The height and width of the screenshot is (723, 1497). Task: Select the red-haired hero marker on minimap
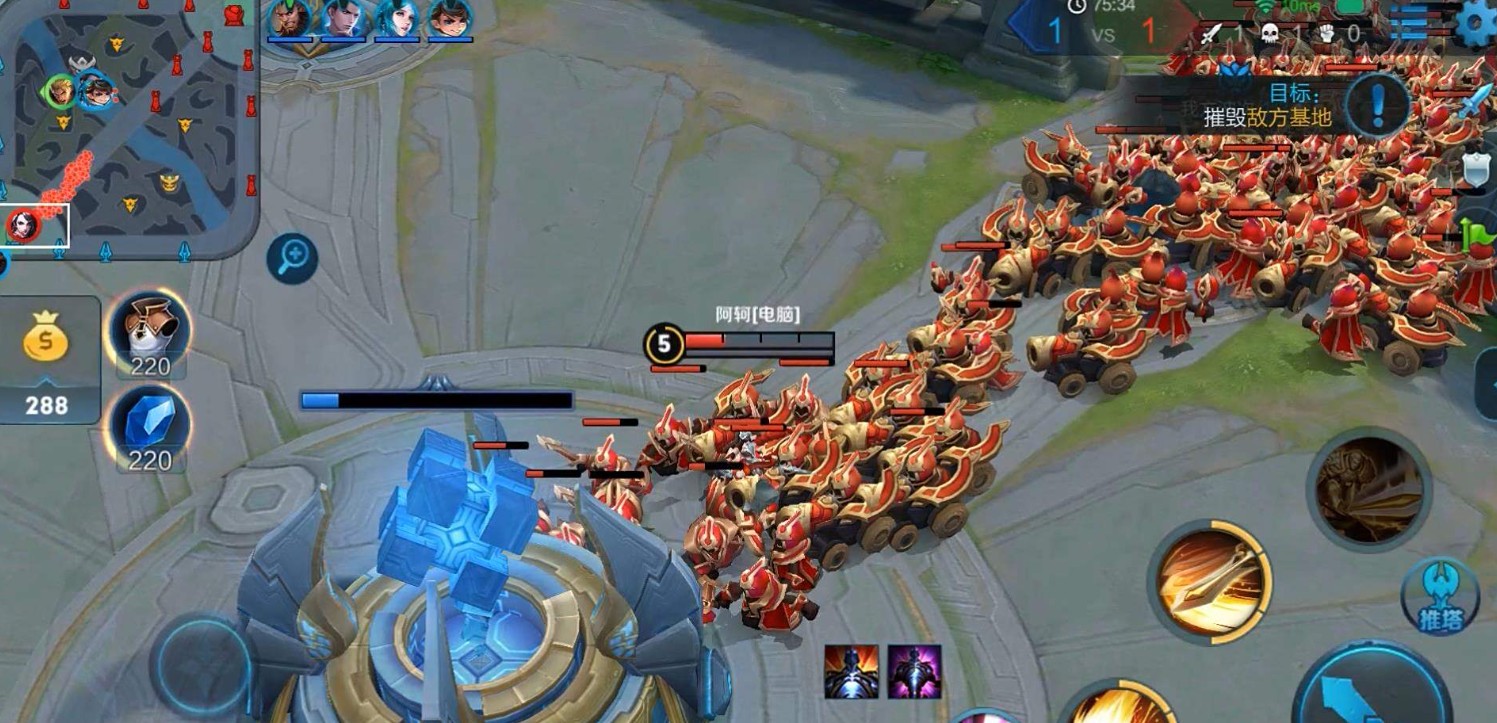point(22,225)
